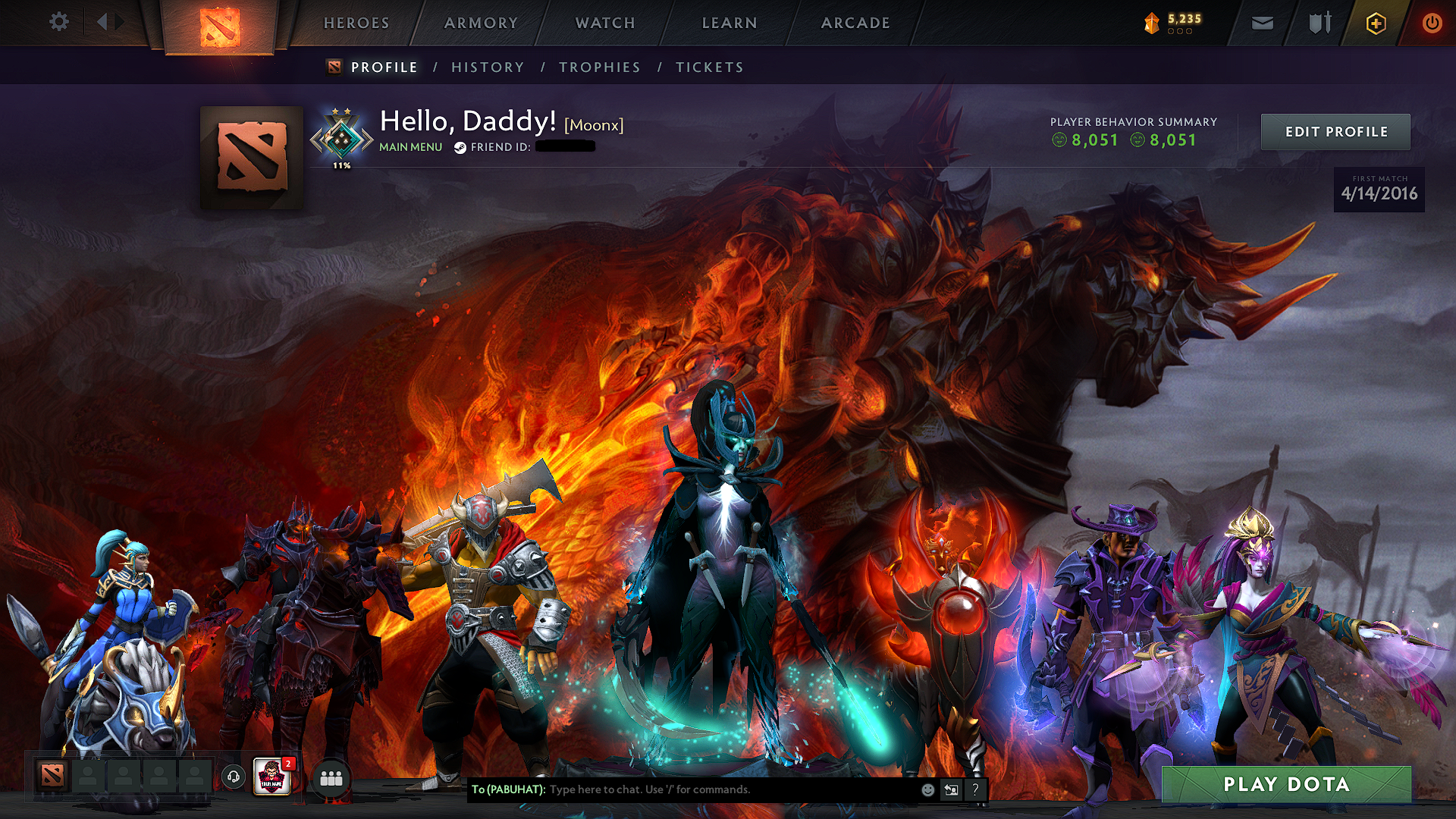Click the screenshot share icon beside the chat
The height and width of the screenshot is (819, 1456).
951,789
